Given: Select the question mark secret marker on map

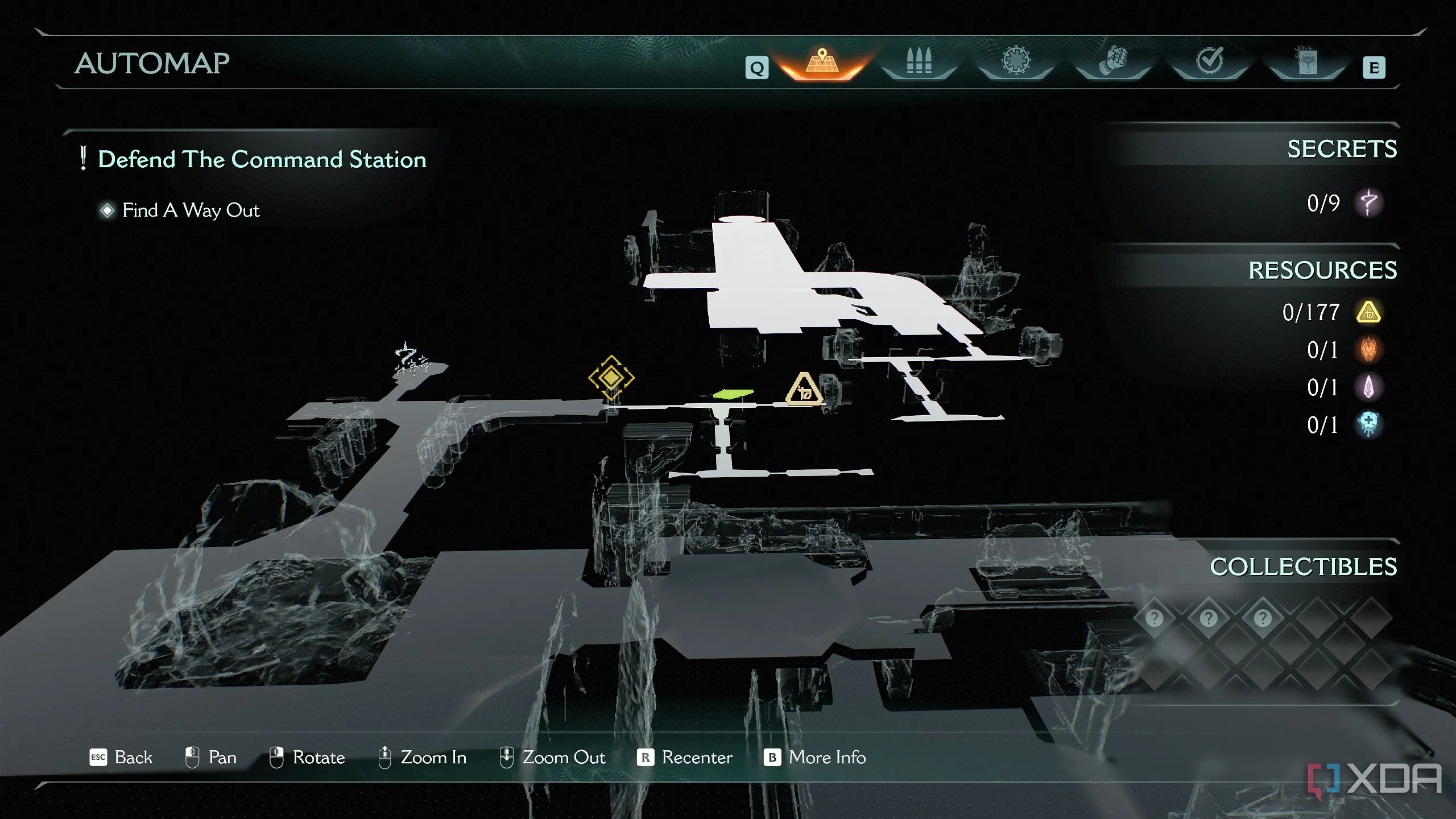Looking at the screenshot, I should pos(407,358).
